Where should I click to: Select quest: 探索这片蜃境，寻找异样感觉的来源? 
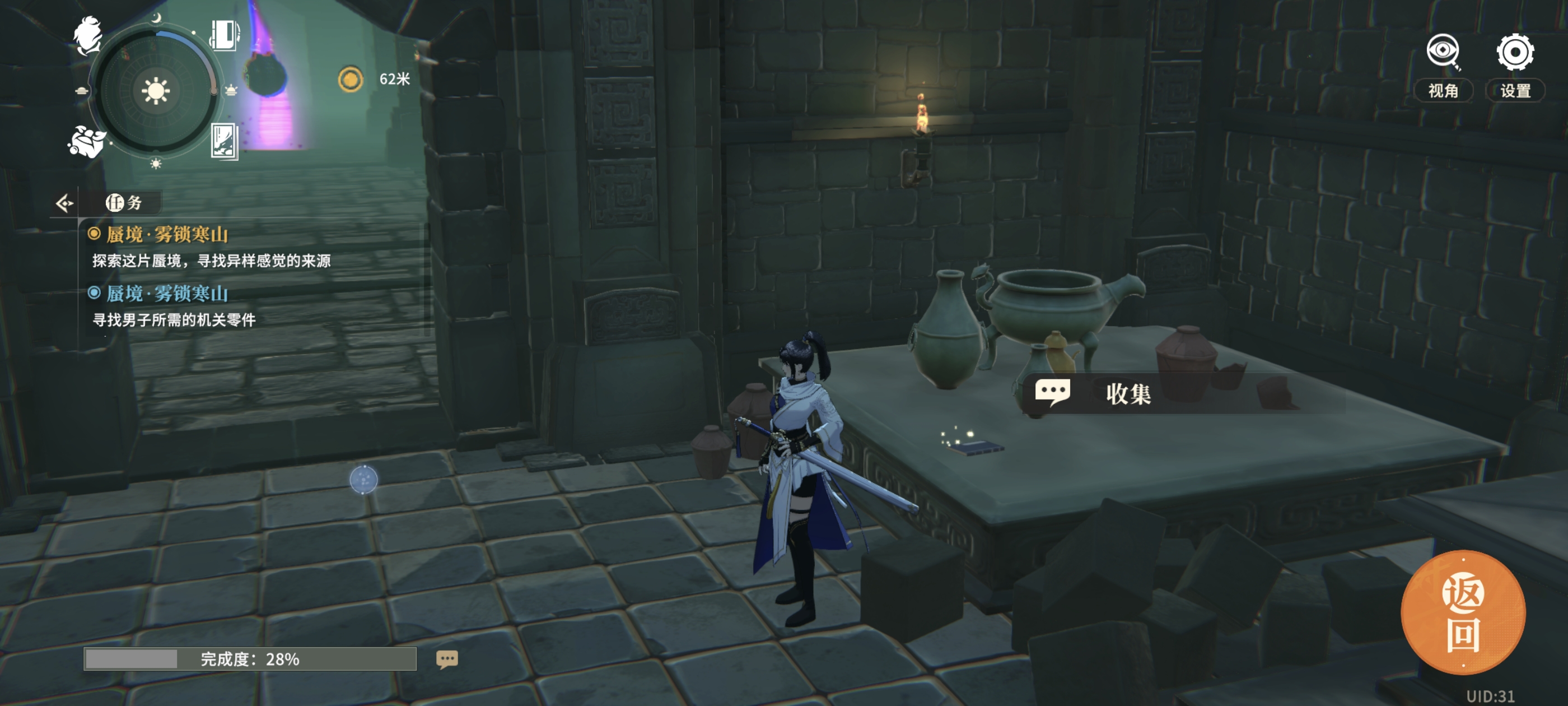pos(211,261)
